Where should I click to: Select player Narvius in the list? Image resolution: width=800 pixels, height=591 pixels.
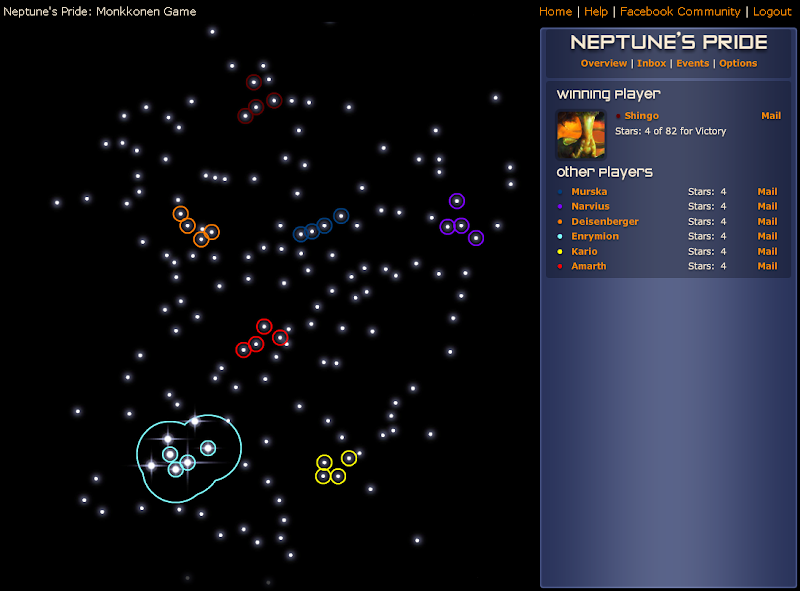[x=590, y=206]
